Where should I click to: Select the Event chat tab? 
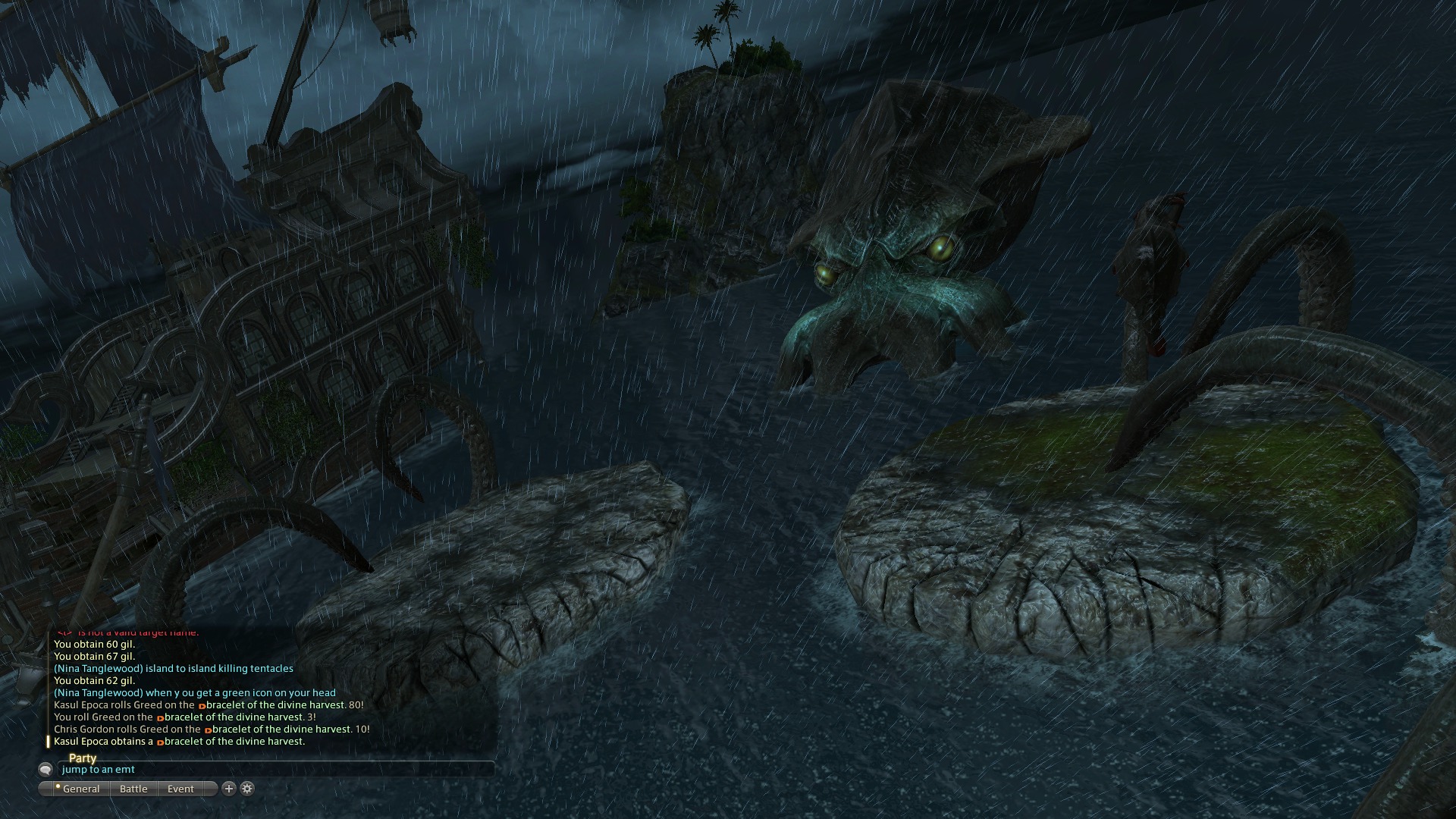coord(180,789)
